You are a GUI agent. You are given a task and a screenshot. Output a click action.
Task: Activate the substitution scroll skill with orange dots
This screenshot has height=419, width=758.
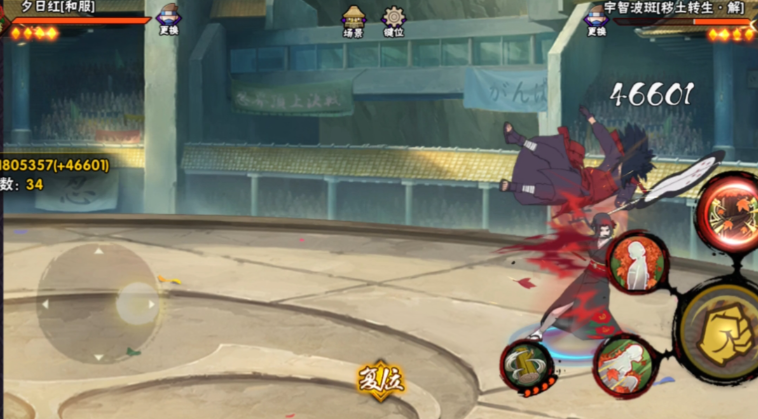click(x=528, y=366)
